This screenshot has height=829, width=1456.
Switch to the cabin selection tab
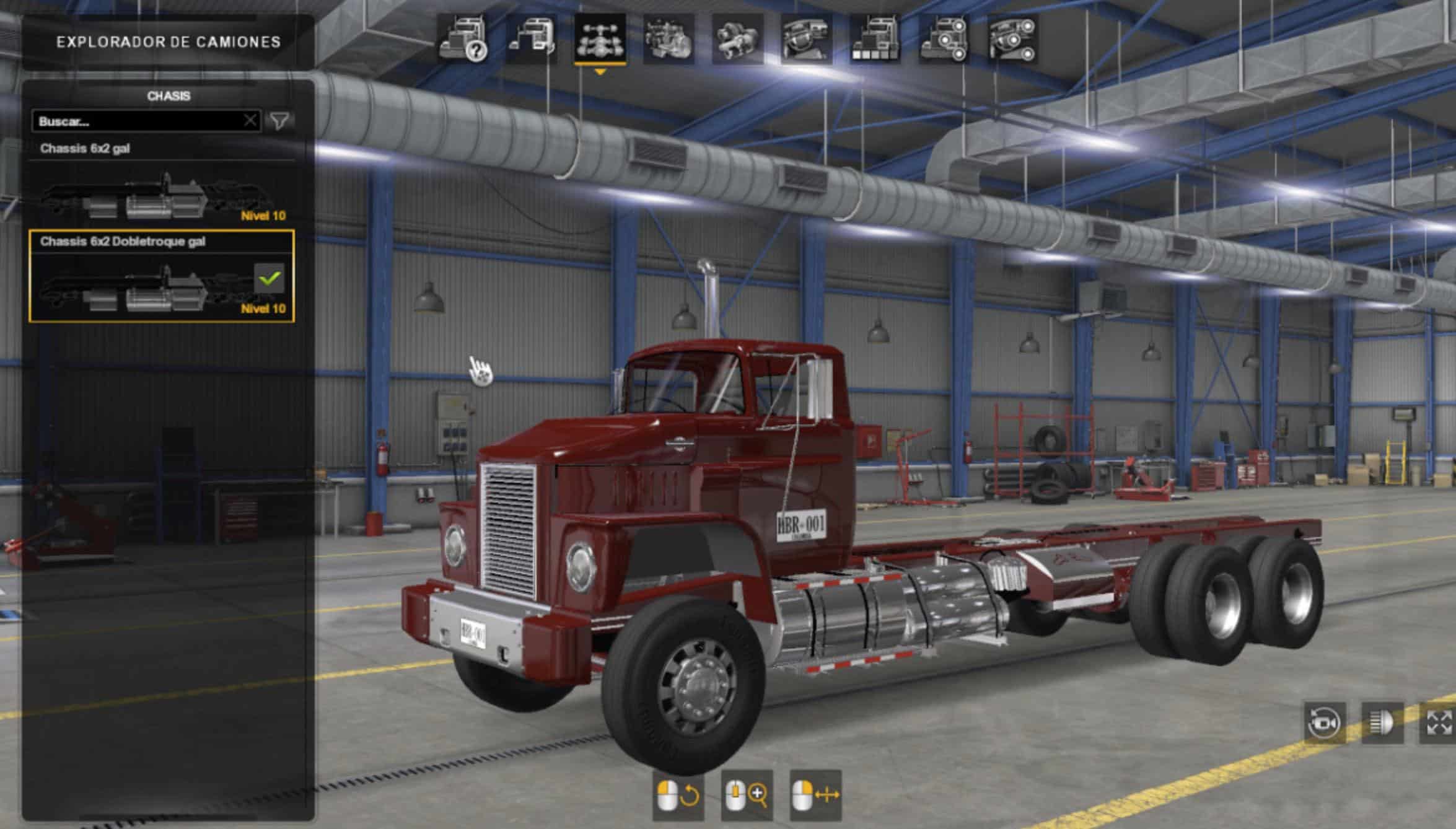click(x=531, y=40)
